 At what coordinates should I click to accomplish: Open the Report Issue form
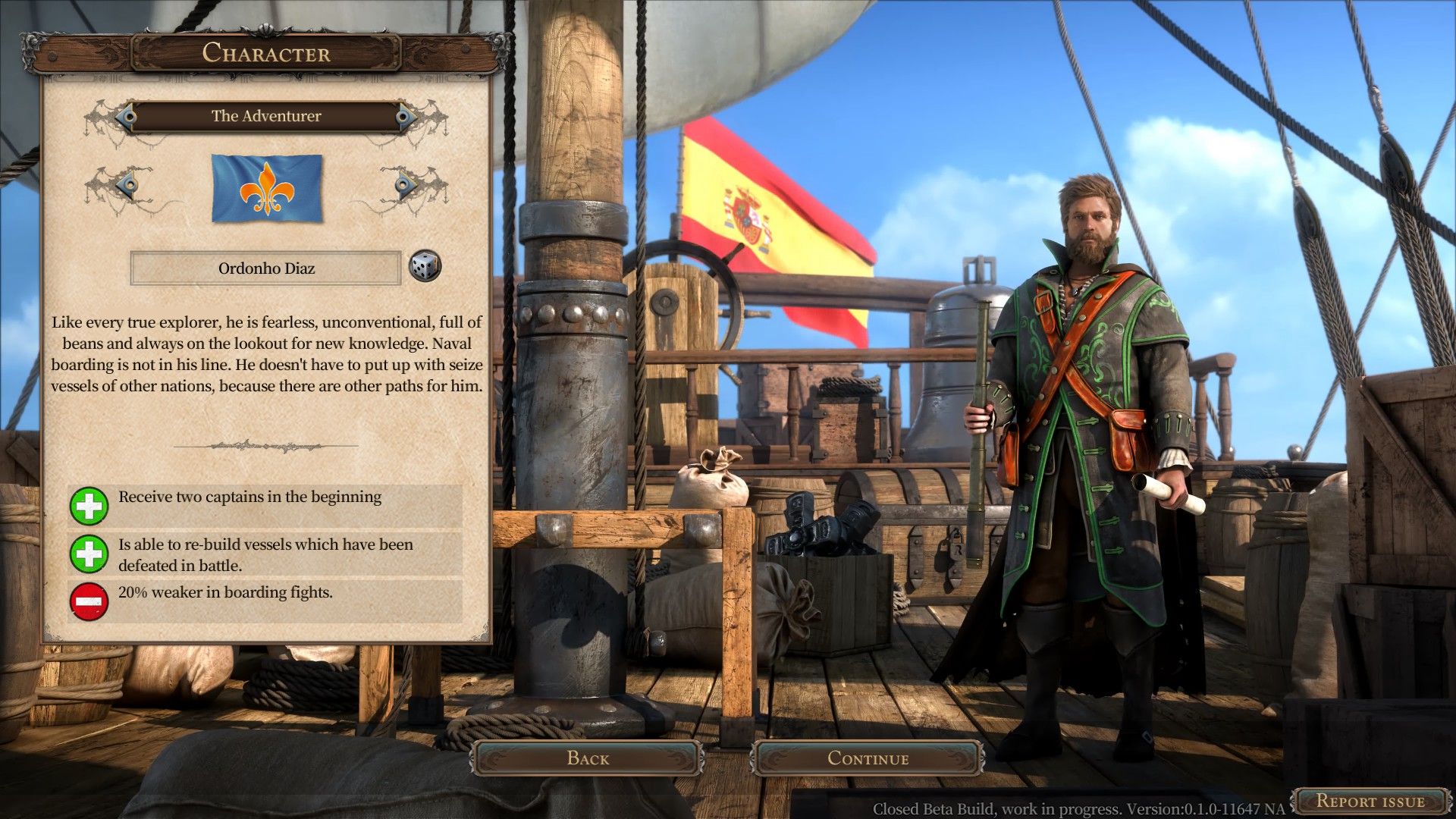pyautogui.click(x=1370, y=801)
